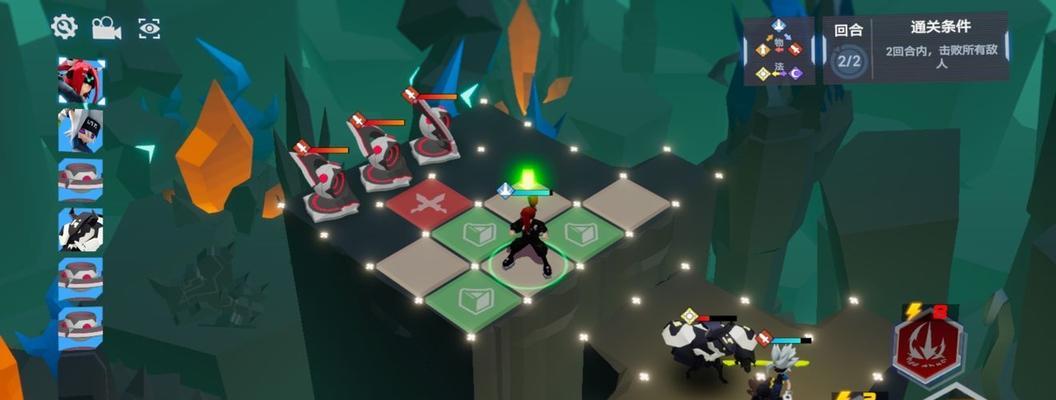Switch the camera view mode
1056x400 pixels.
pyautogui.click(x=106, y=28)
